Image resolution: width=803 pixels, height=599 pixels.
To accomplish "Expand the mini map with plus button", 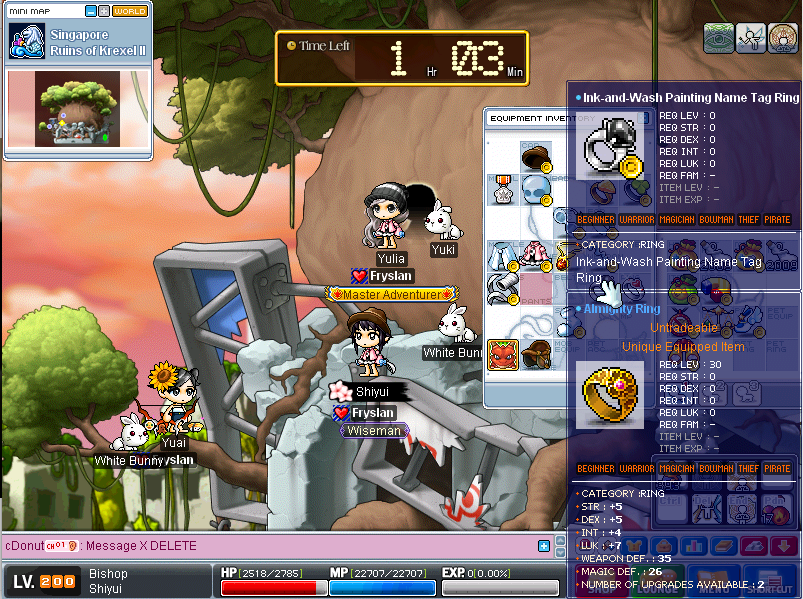I will (x=103, y=11).
